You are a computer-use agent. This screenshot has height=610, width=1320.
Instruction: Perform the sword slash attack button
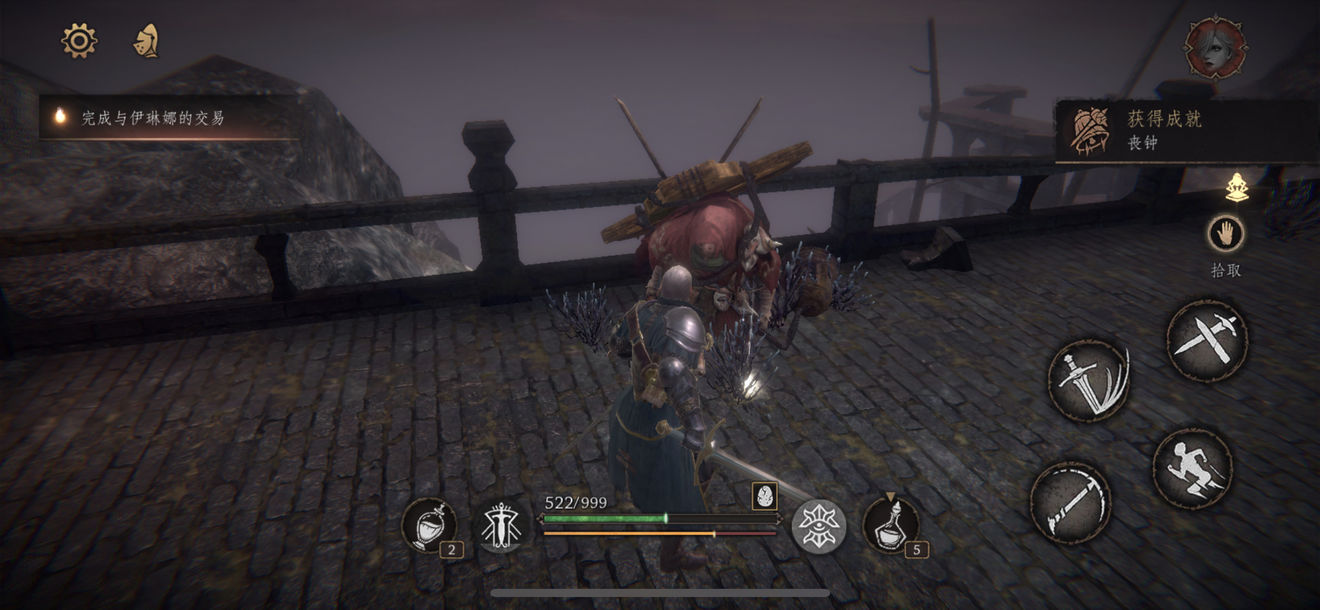click(x=1088, y=379)
